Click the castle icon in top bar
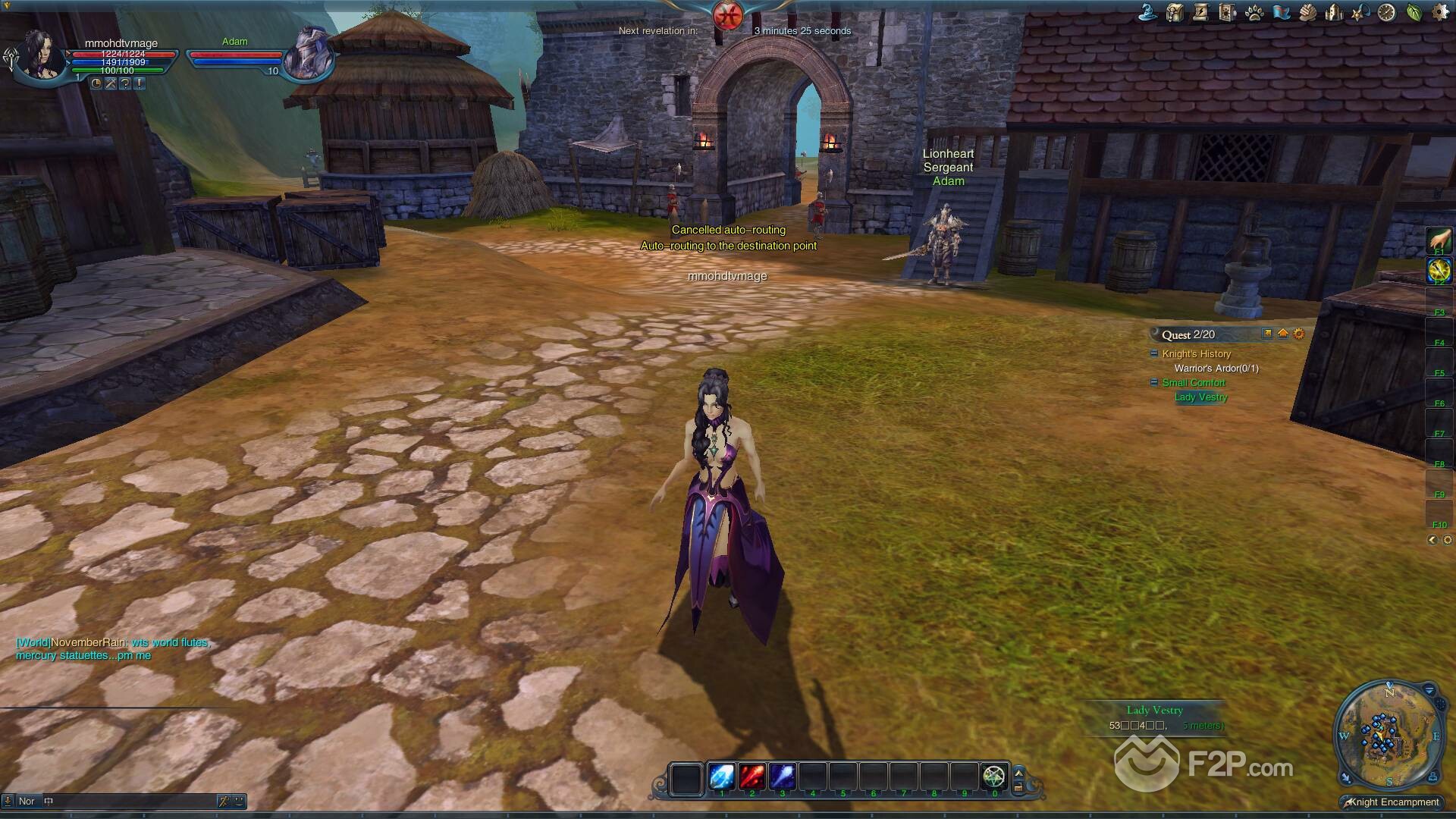1456x819 pixels. pyautogui.click(x=1334, y=12)
